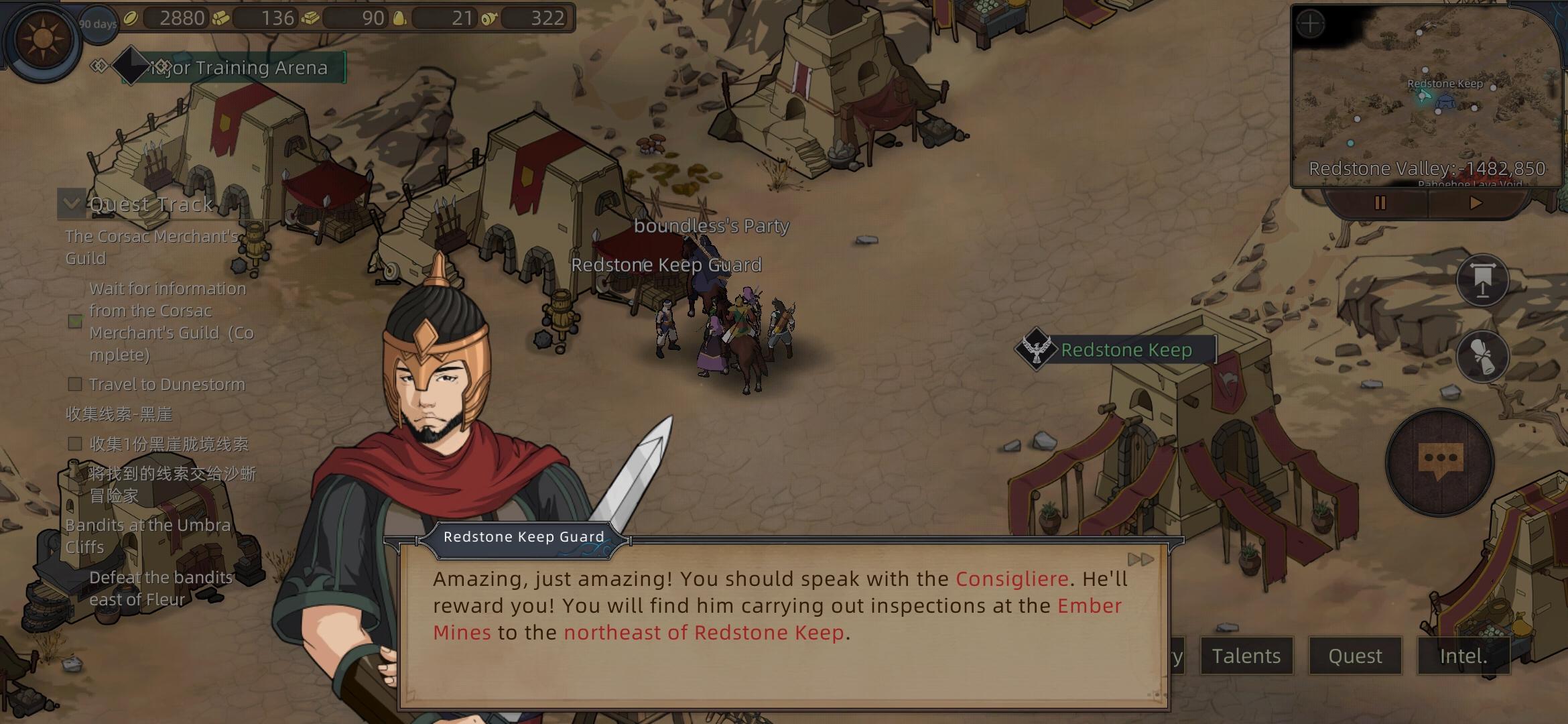Click the scroll round button
The height and width of the screenshot is (724, 1568).
click(1482, 356)
